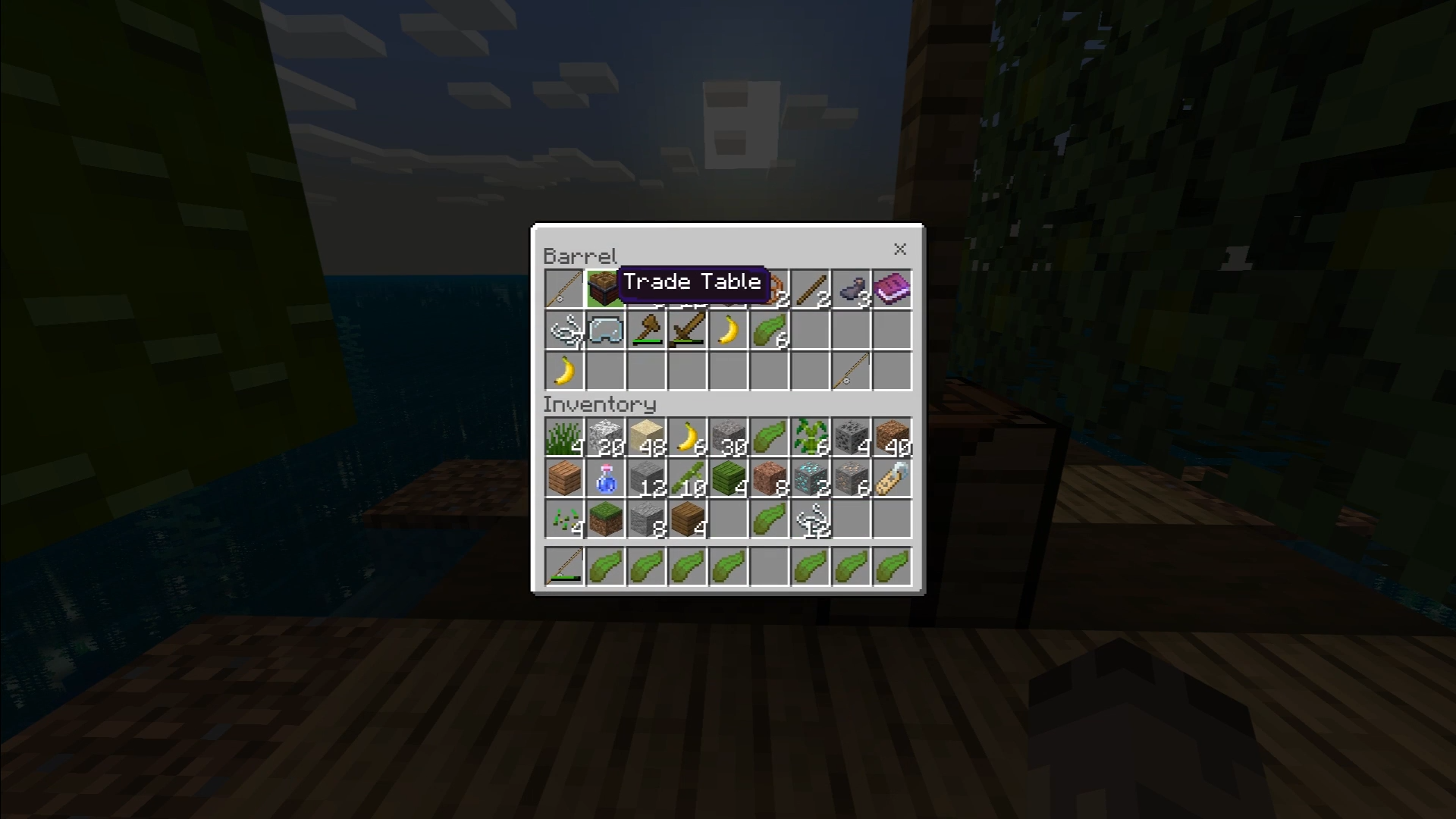
Task: Pick up the purple book
Action: coord(892,290)
